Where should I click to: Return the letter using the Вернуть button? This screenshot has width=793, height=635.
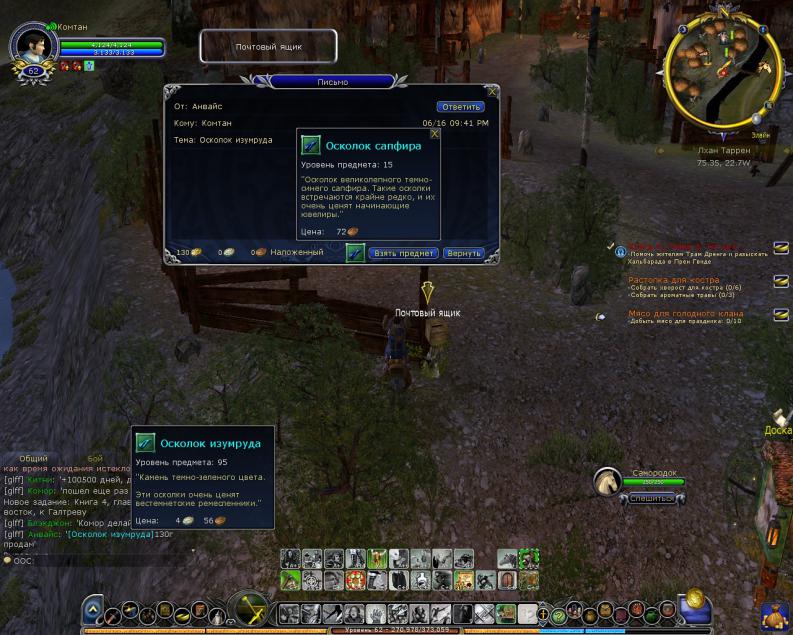[x=463, y=253]
